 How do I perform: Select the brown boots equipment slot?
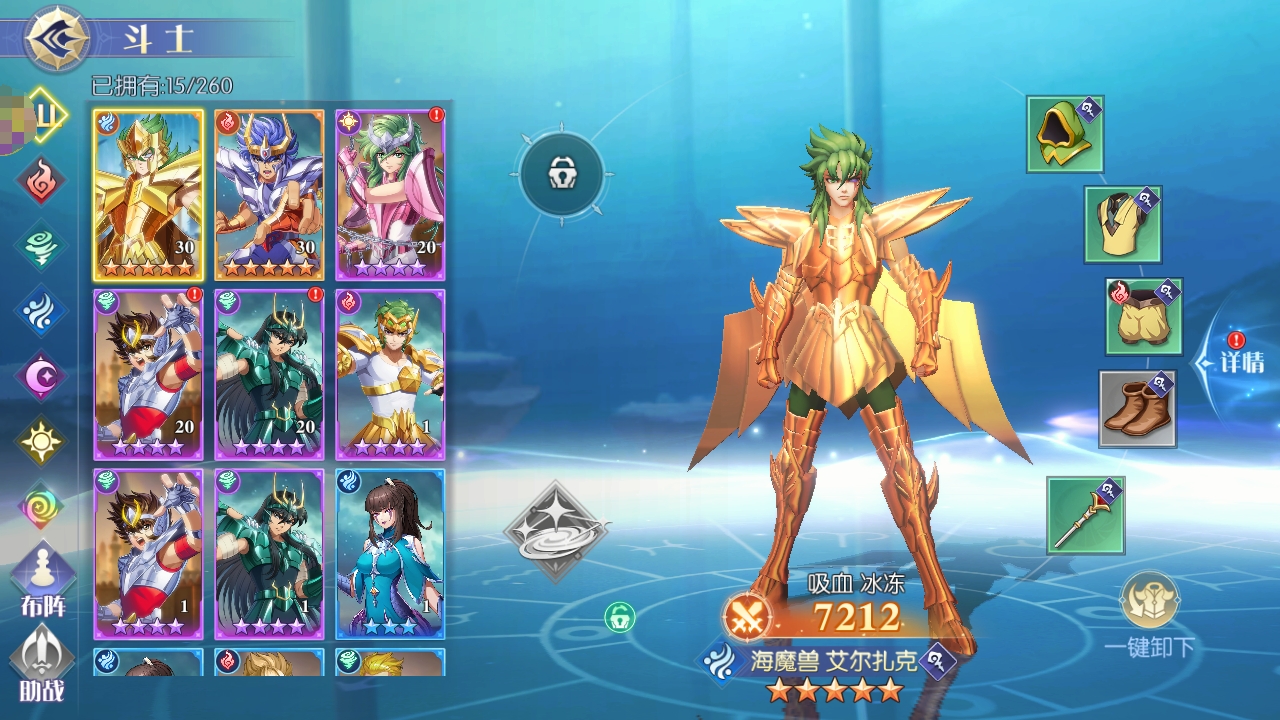(x=1137, y=408)
